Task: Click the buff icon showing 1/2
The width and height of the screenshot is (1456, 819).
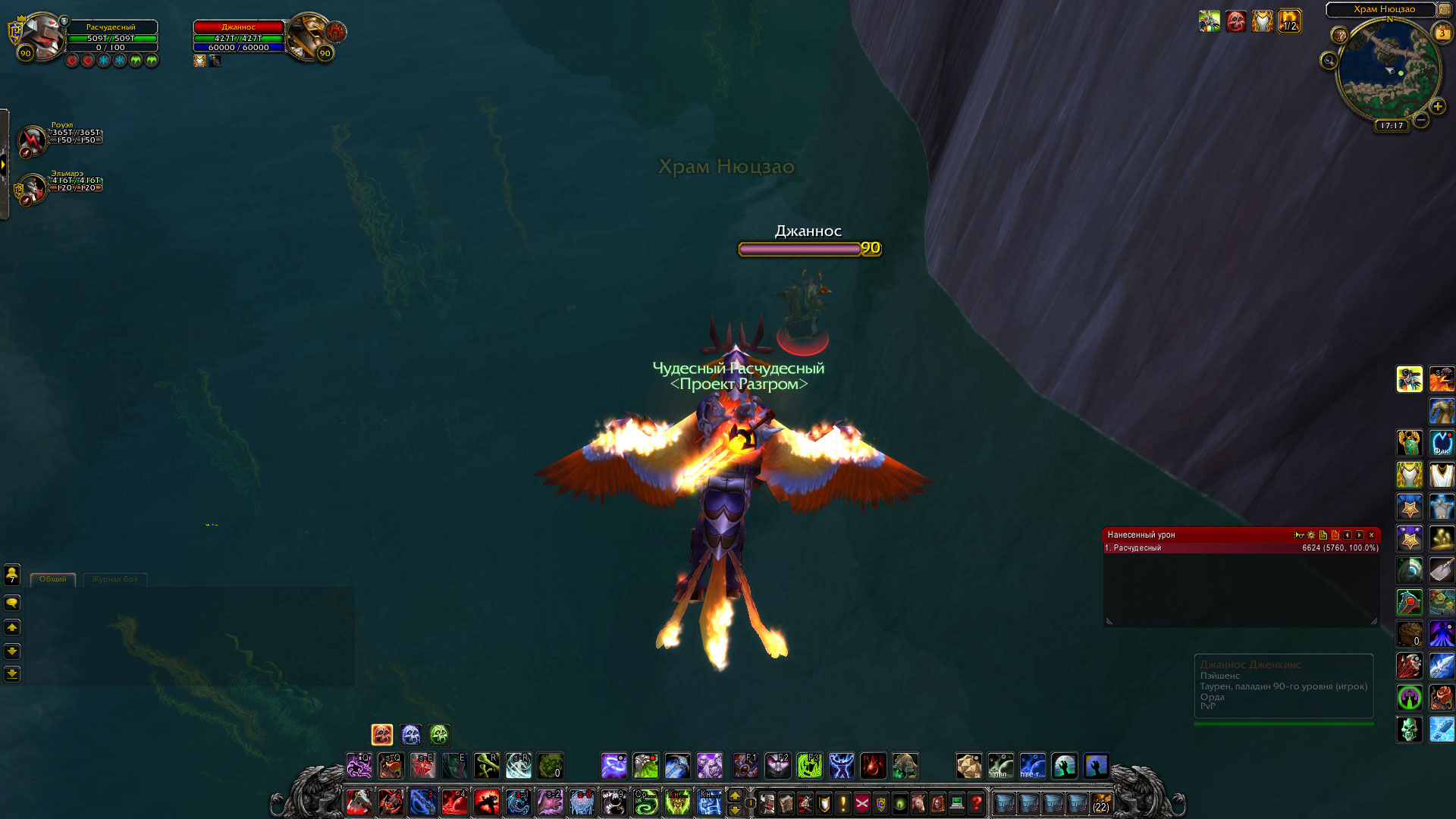Action: tap(1289, 21)
